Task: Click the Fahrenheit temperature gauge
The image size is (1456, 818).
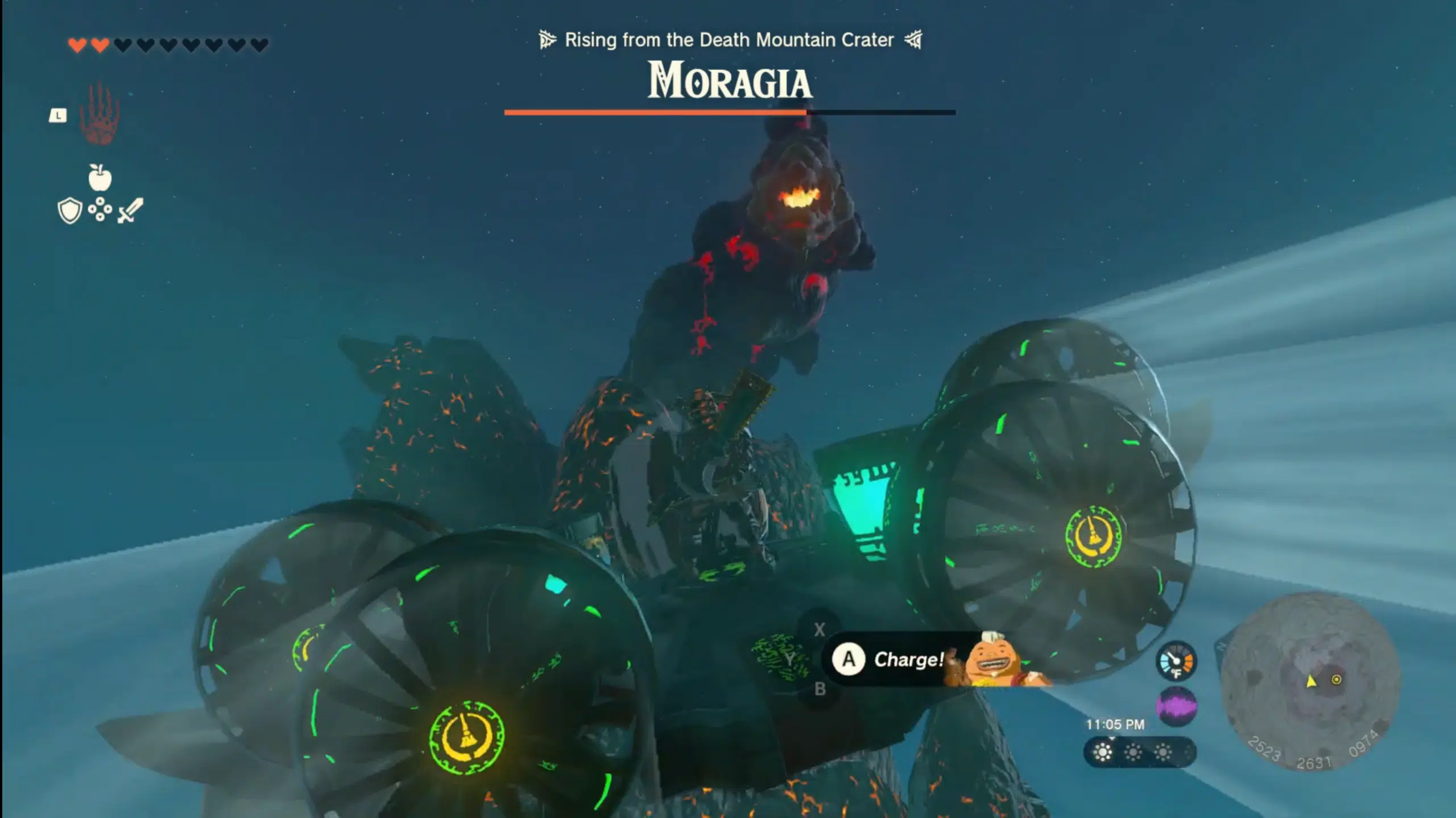Action: pos(1176,661)
